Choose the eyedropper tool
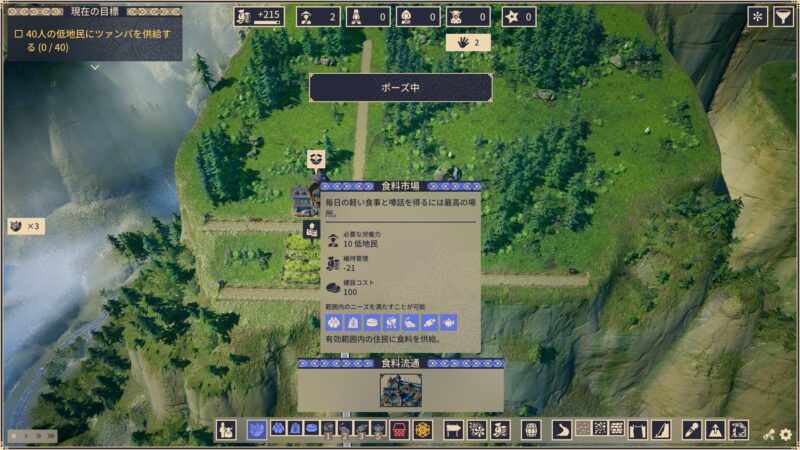Image resolution: width=800 pixels, height=450 pixels. pos(691,430)
